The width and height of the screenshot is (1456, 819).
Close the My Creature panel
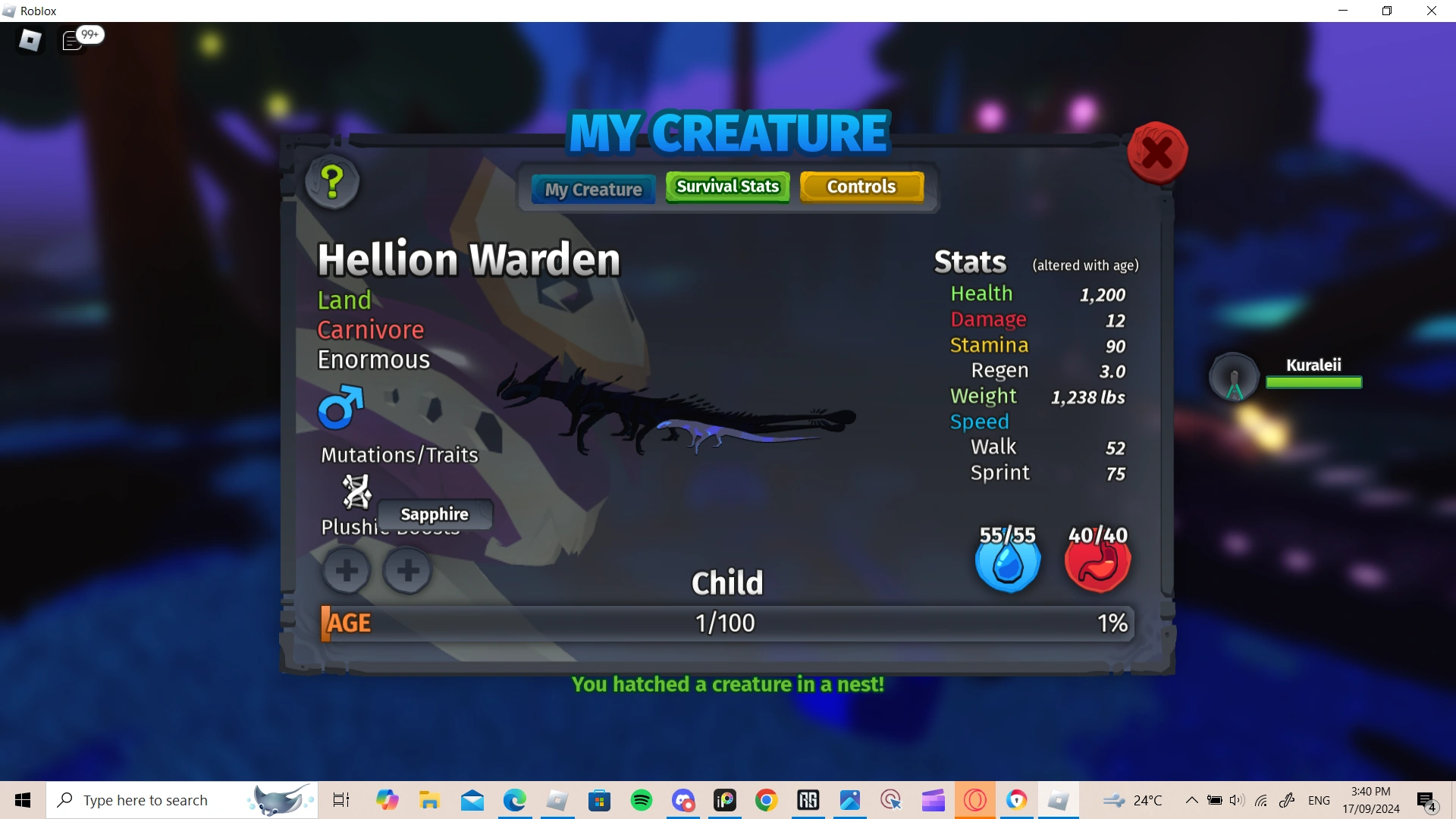1156,152
